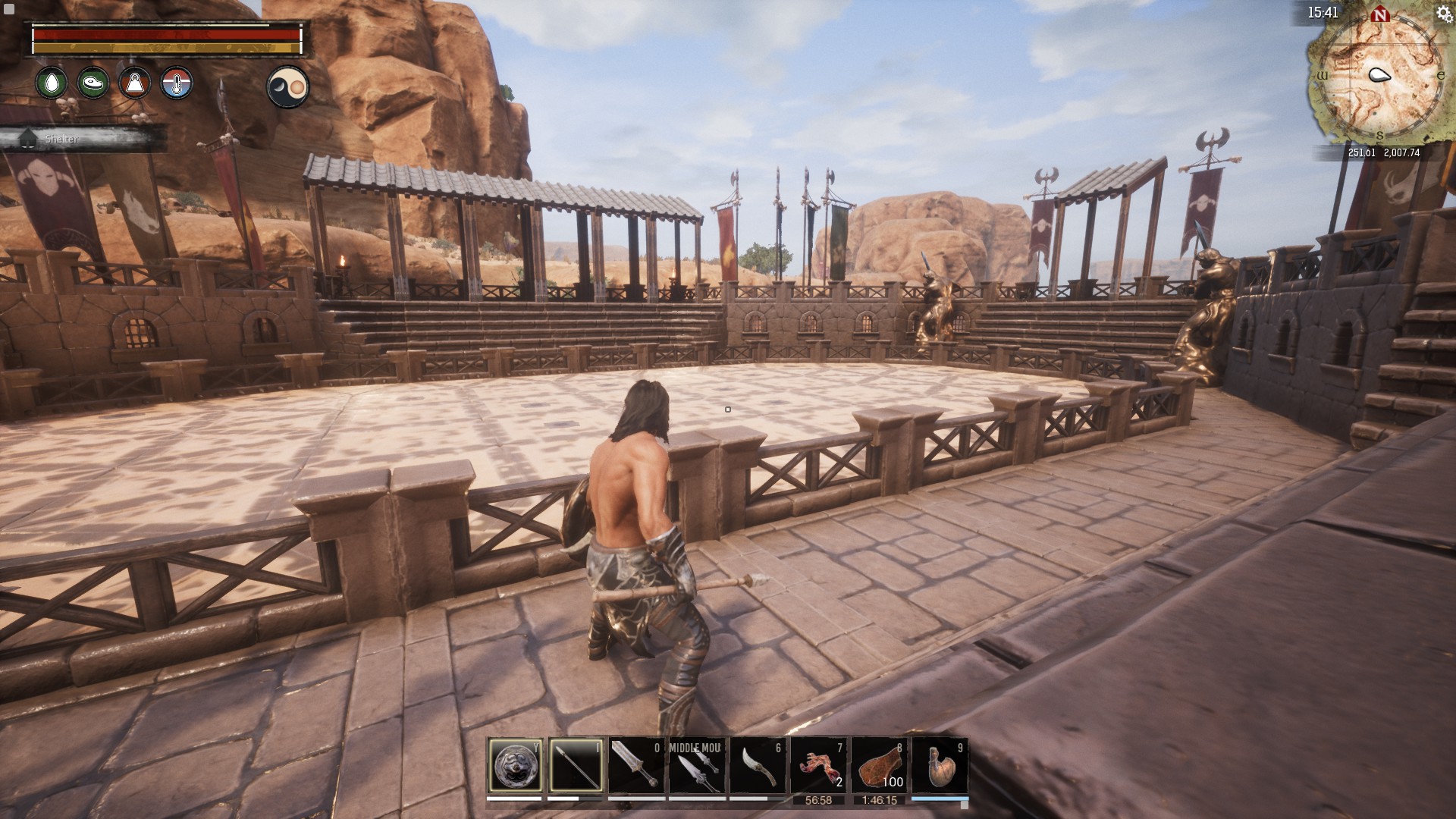1456x819 pixels.
Task: Eat the meat stack of 100
Action: (879, 766)
